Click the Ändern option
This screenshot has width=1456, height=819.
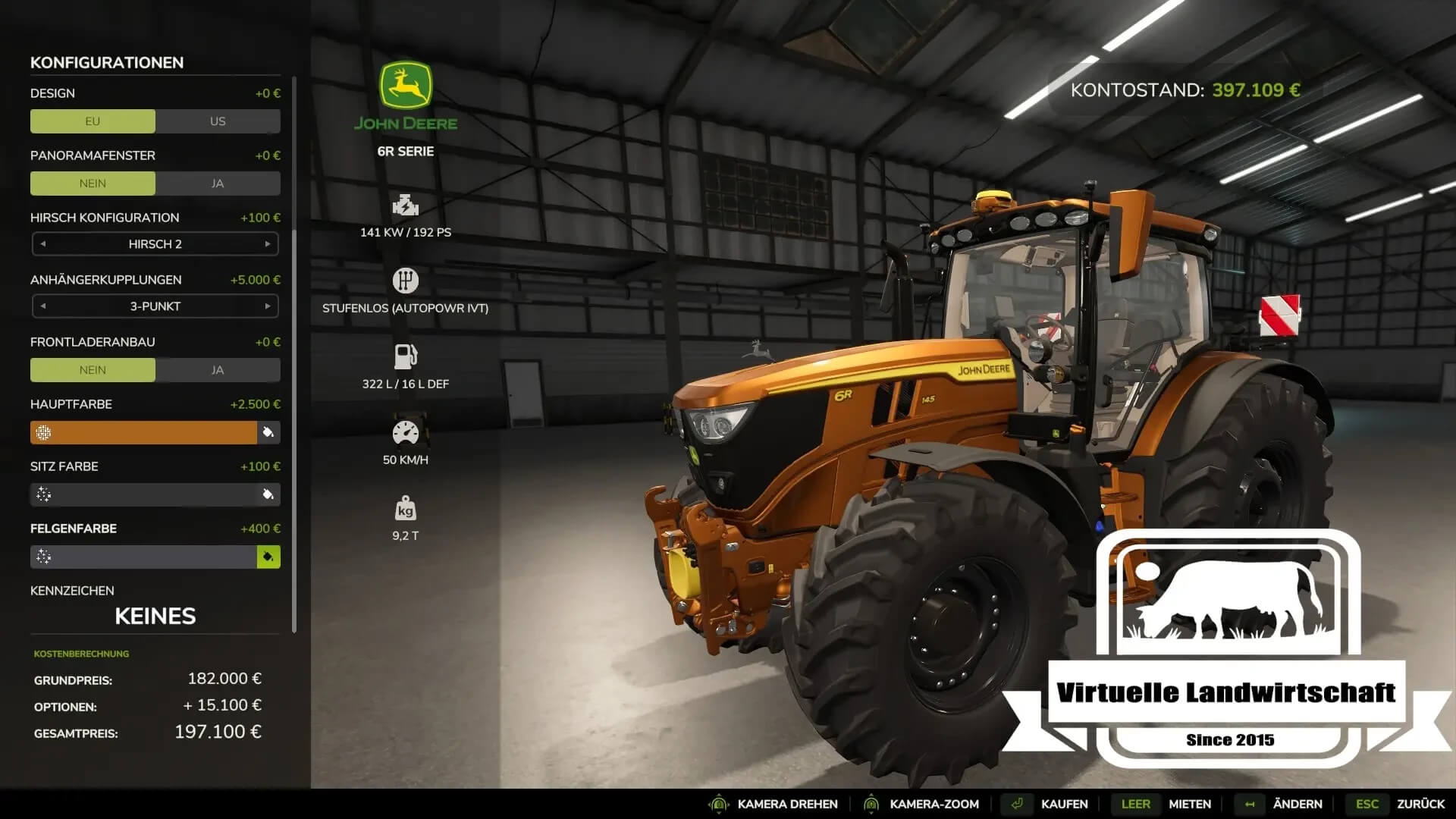point(1297,804)
